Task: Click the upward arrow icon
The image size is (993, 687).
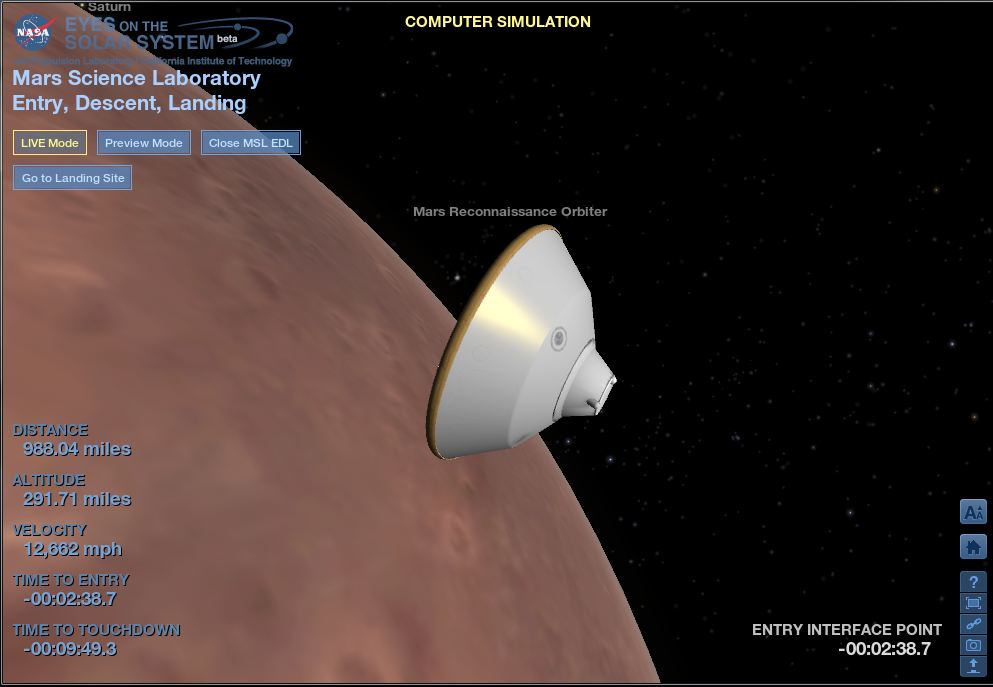Action: (973, 665)
